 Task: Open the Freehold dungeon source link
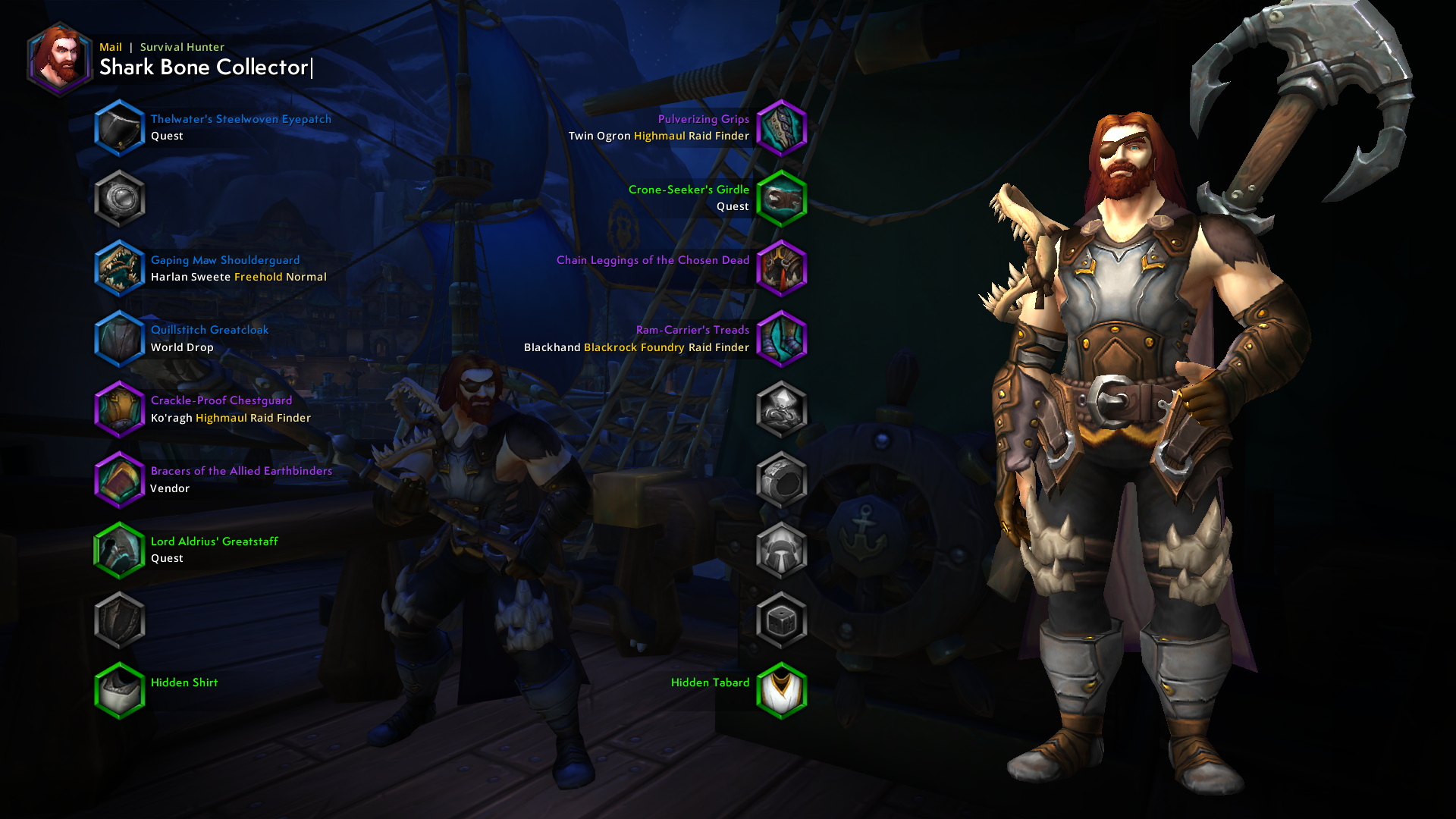(258, 278)
